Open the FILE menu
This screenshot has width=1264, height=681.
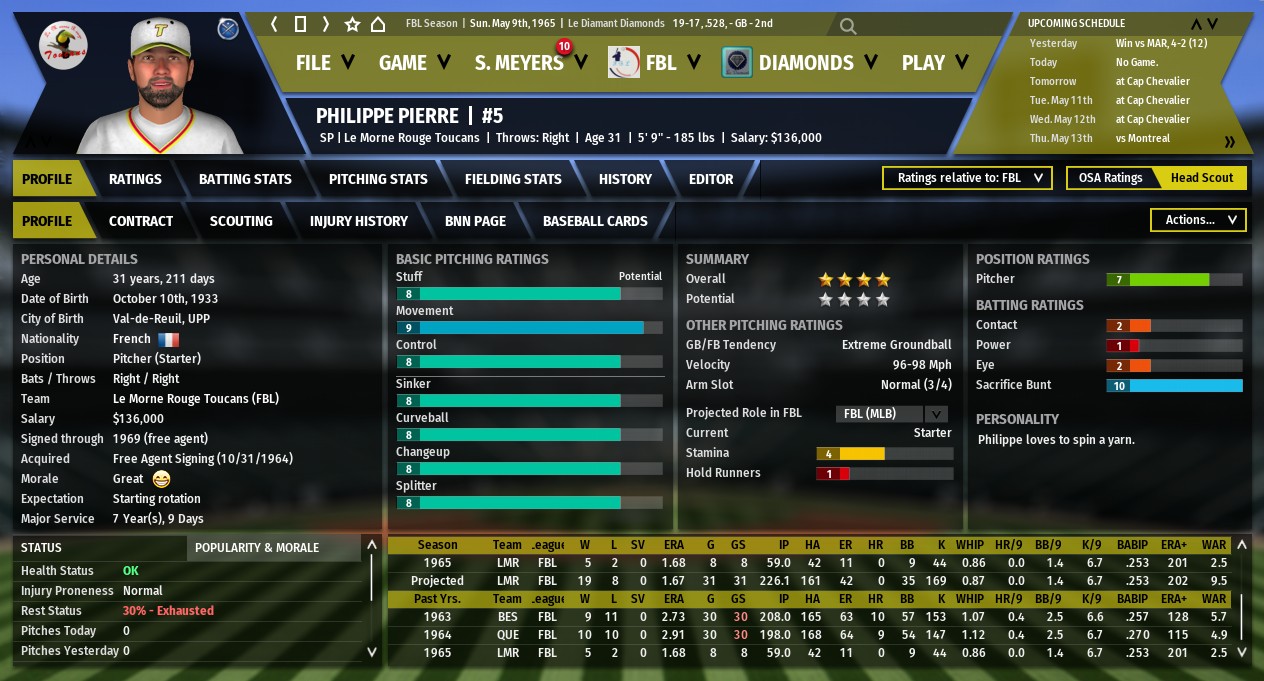pyautogui.click(x=325, y=63)
